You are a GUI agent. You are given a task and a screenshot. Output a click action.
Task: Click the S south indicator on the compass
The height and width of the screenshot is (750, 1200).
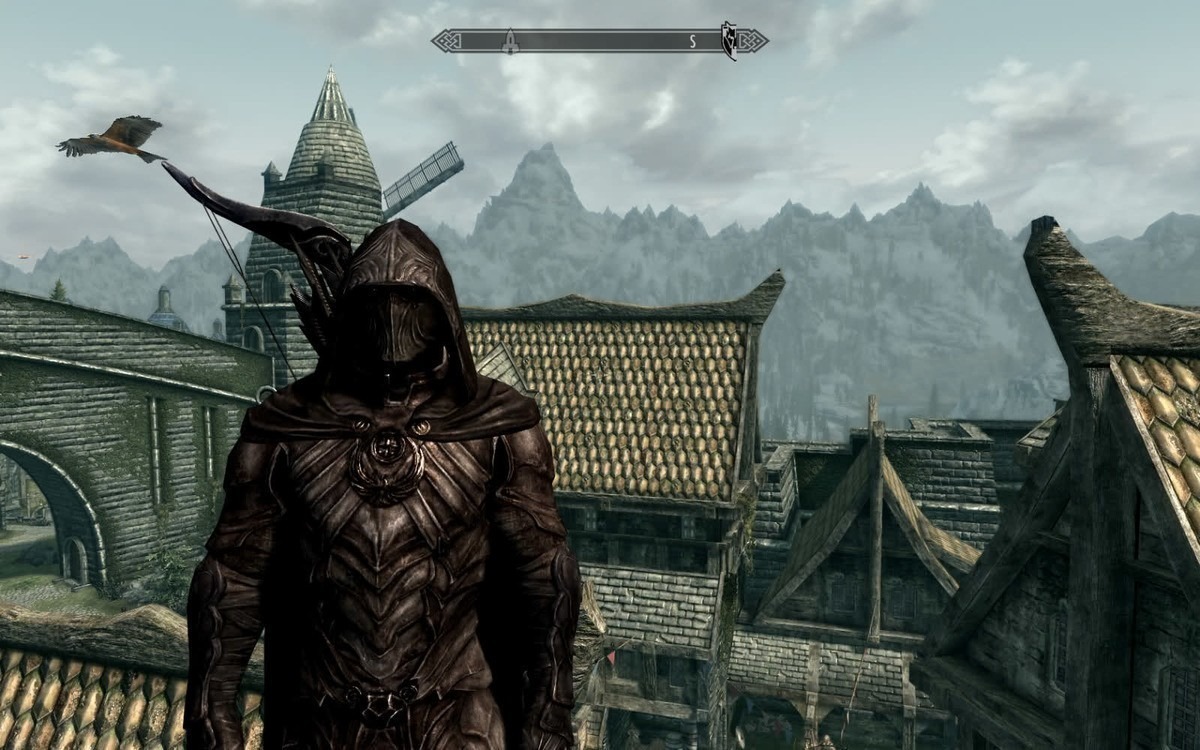click(x=691, y=41)
